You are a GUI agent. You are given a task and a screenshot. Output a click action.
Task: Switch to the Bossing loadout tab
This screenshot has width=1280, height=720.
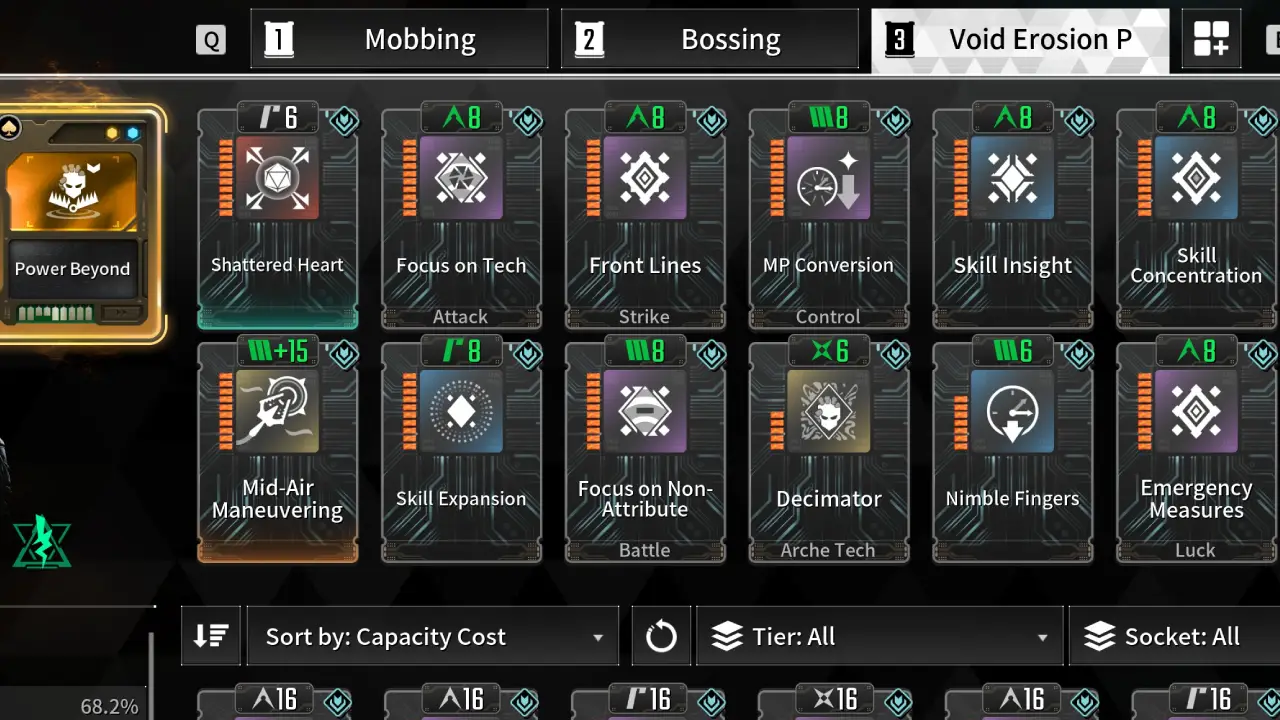click(710, 38)
